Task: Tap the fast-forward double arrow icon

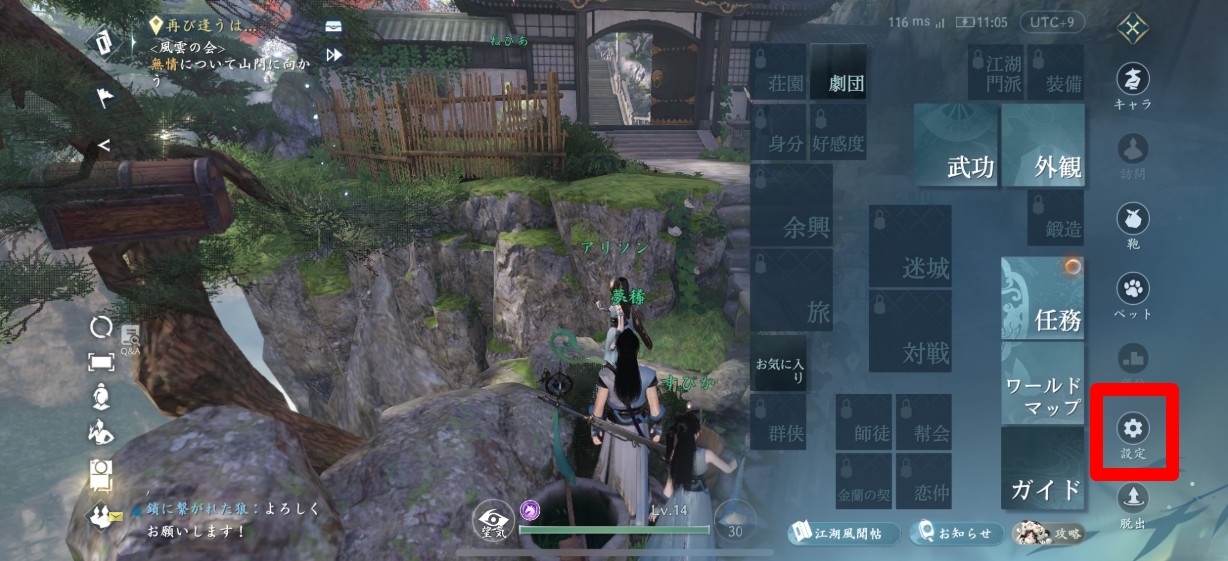Action: pos(333,55)
